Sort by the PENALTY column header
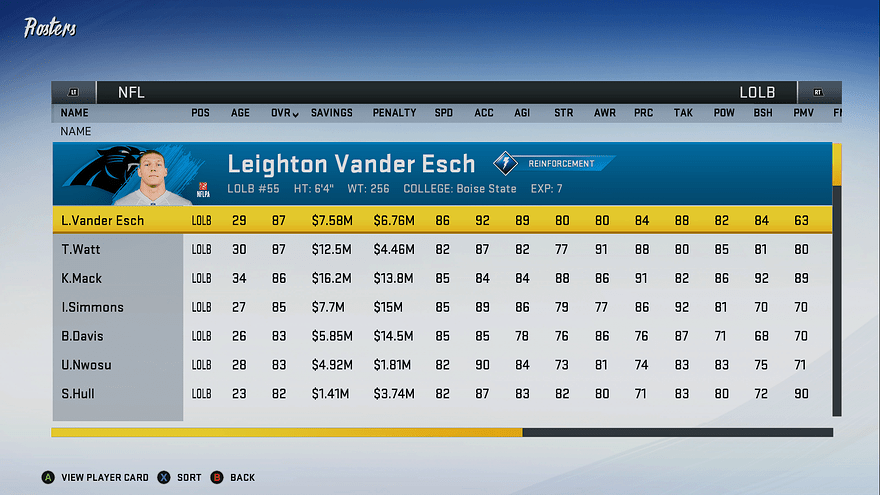880x495 pixels. (x=394, y=113)
